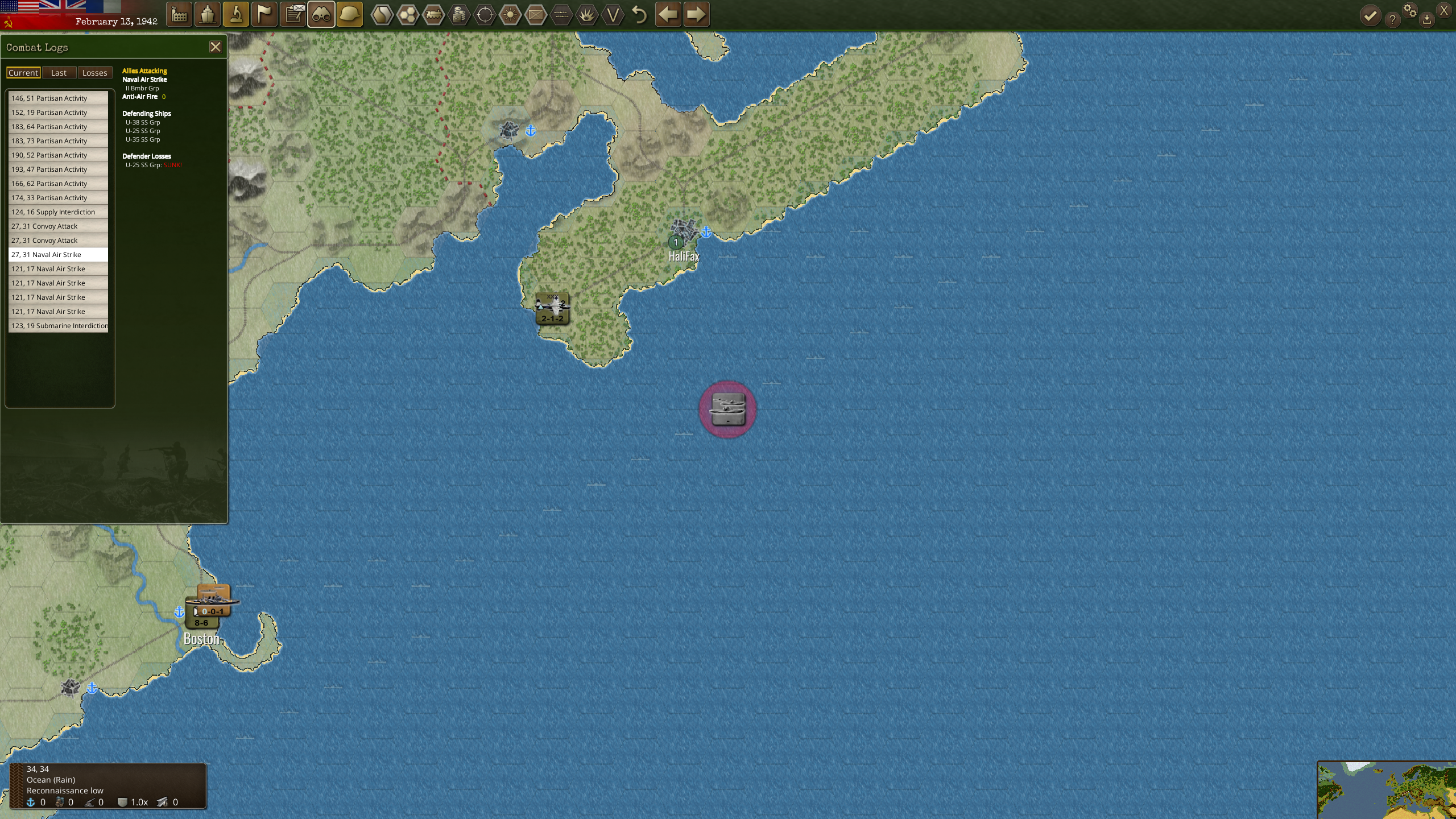
Task: Select the naval unit purchase icon
Action: pyautogui.click(x=207, y=14)
